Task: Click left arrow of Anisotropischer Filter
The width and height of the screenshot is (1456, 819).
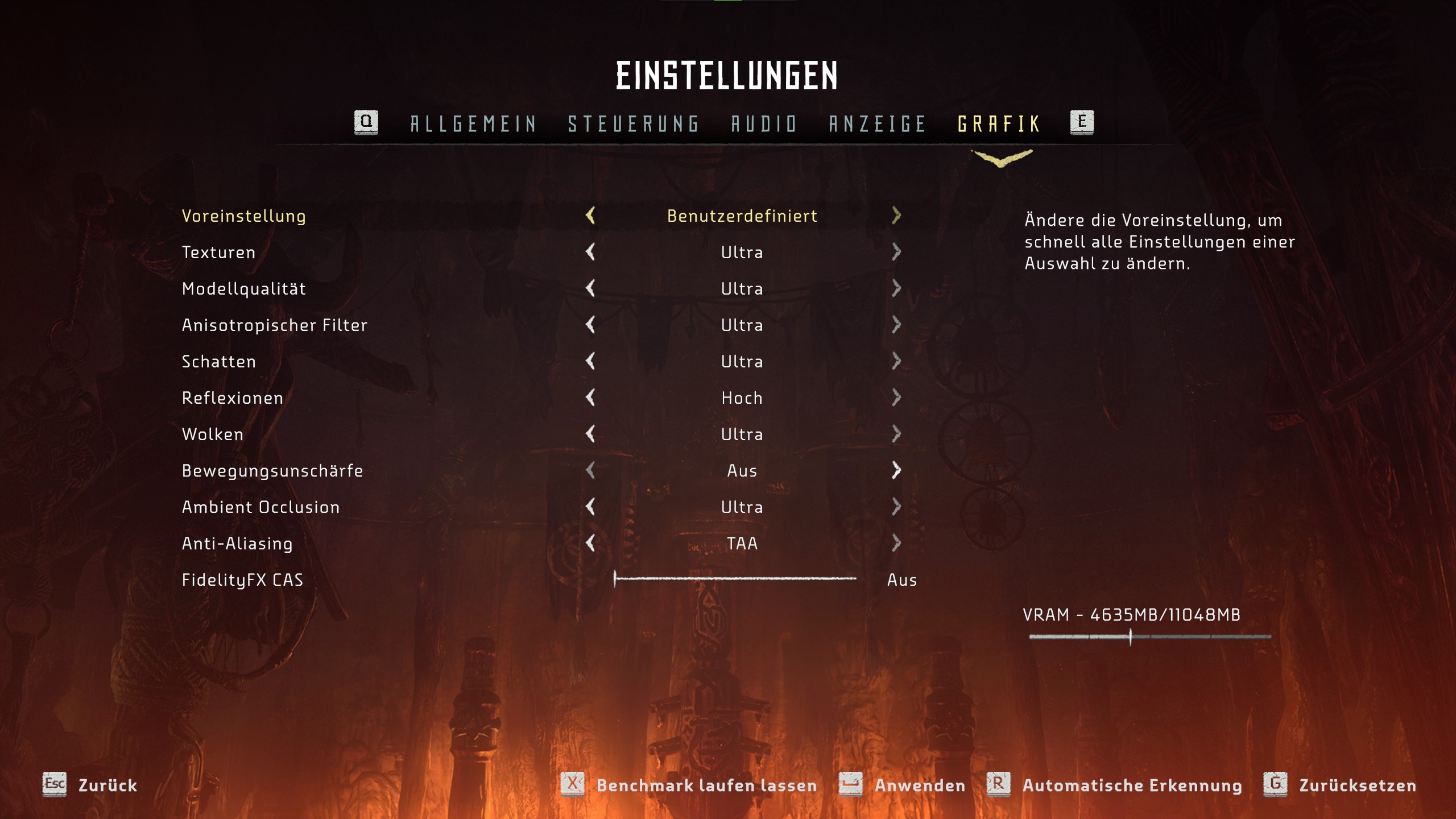Action: [590, 325]
